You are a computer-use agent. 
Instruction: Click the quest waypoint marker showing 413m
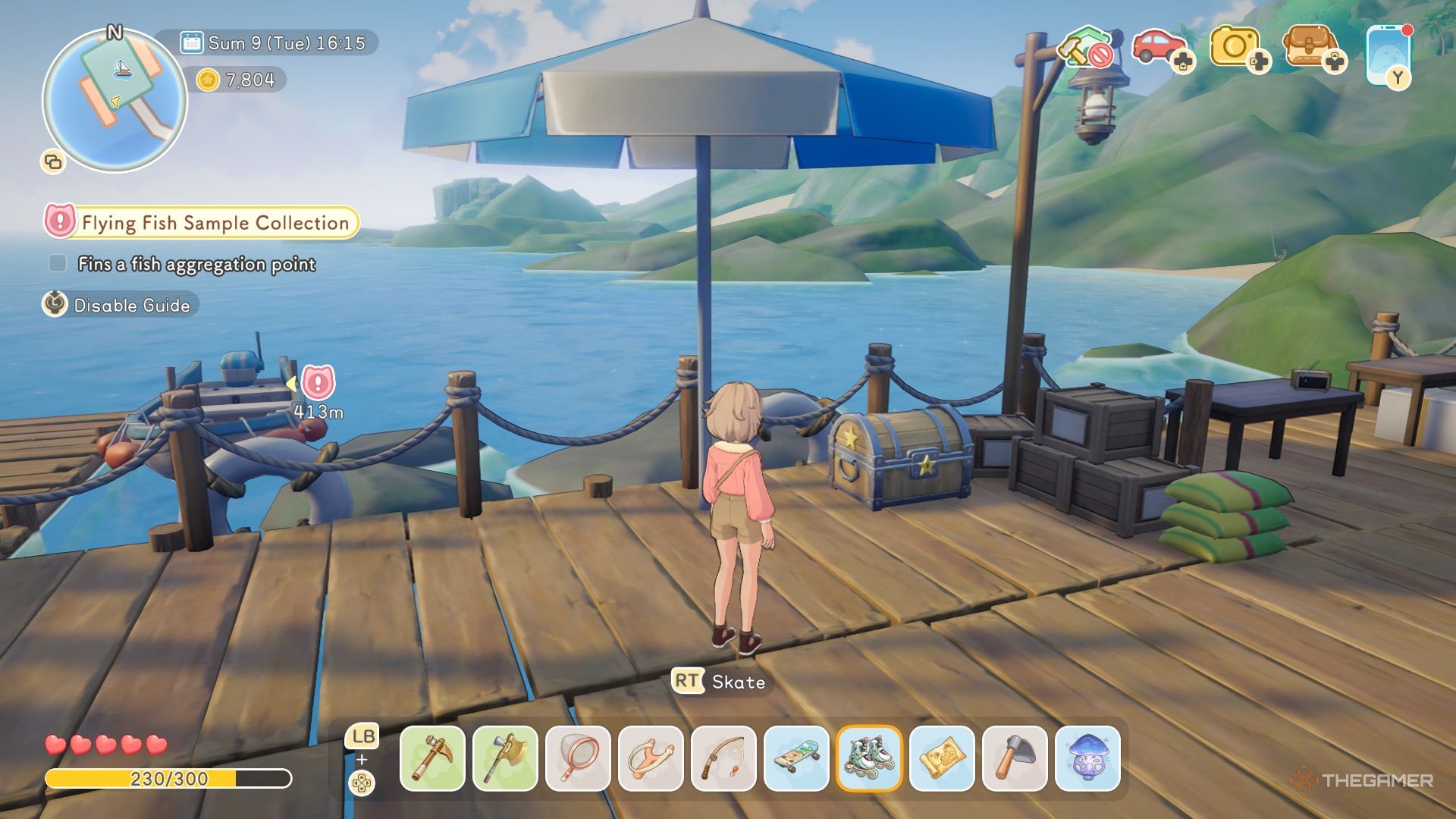click(318, 383)
